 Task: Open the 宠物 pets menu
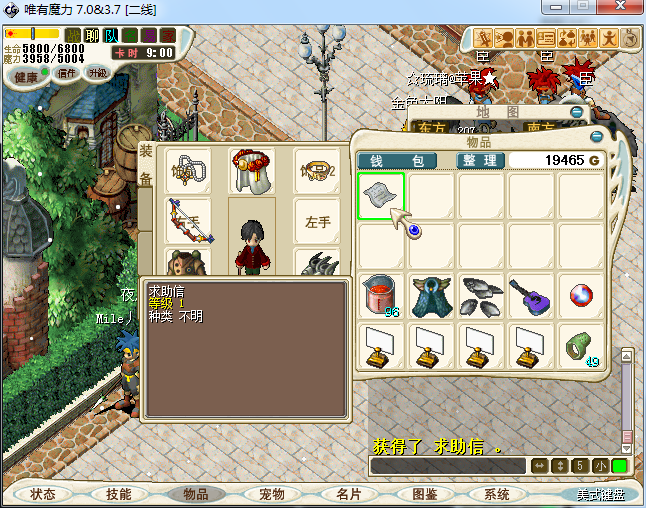(272, 494)
